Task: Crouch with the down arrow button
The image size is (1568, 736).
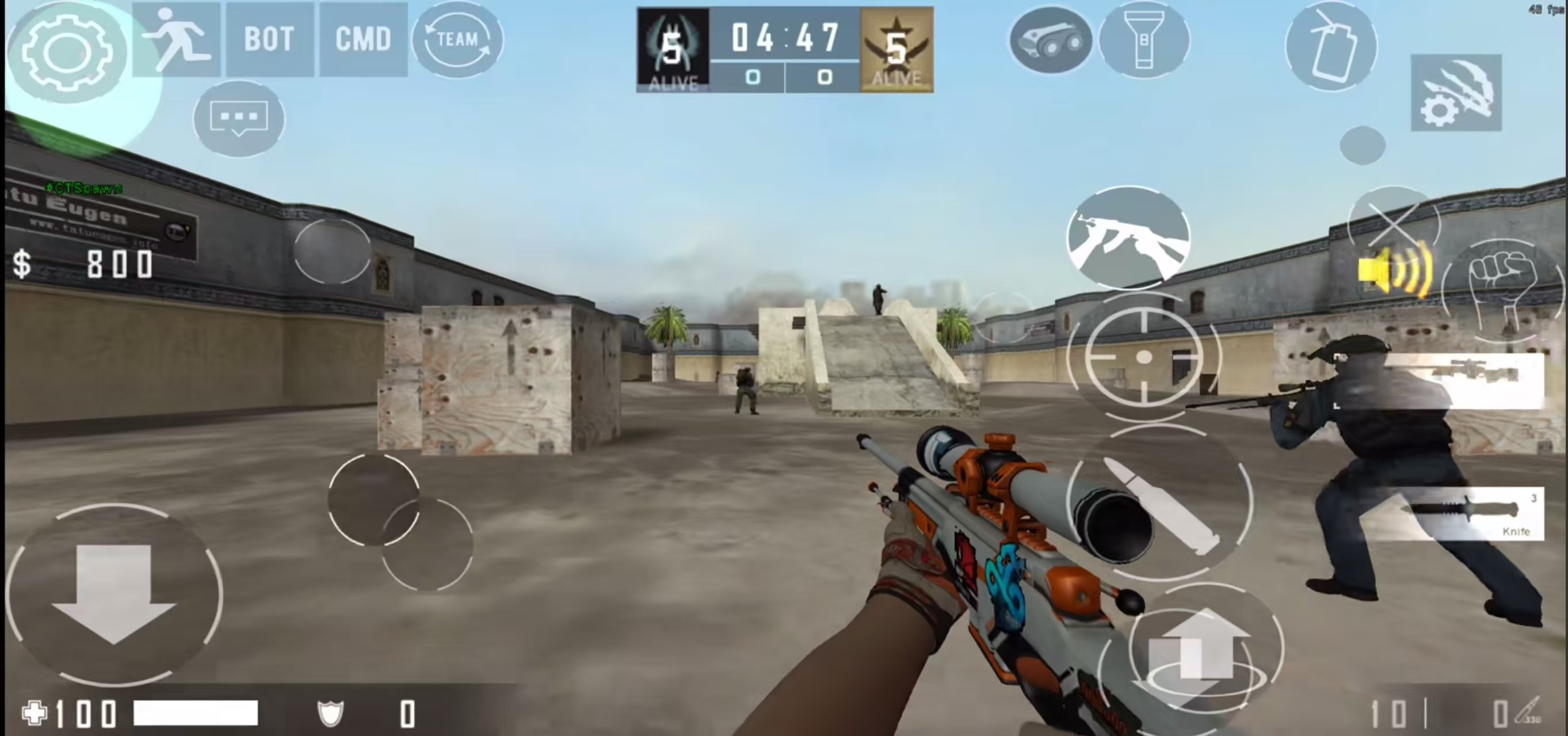Action: click(x=114, y=593)
